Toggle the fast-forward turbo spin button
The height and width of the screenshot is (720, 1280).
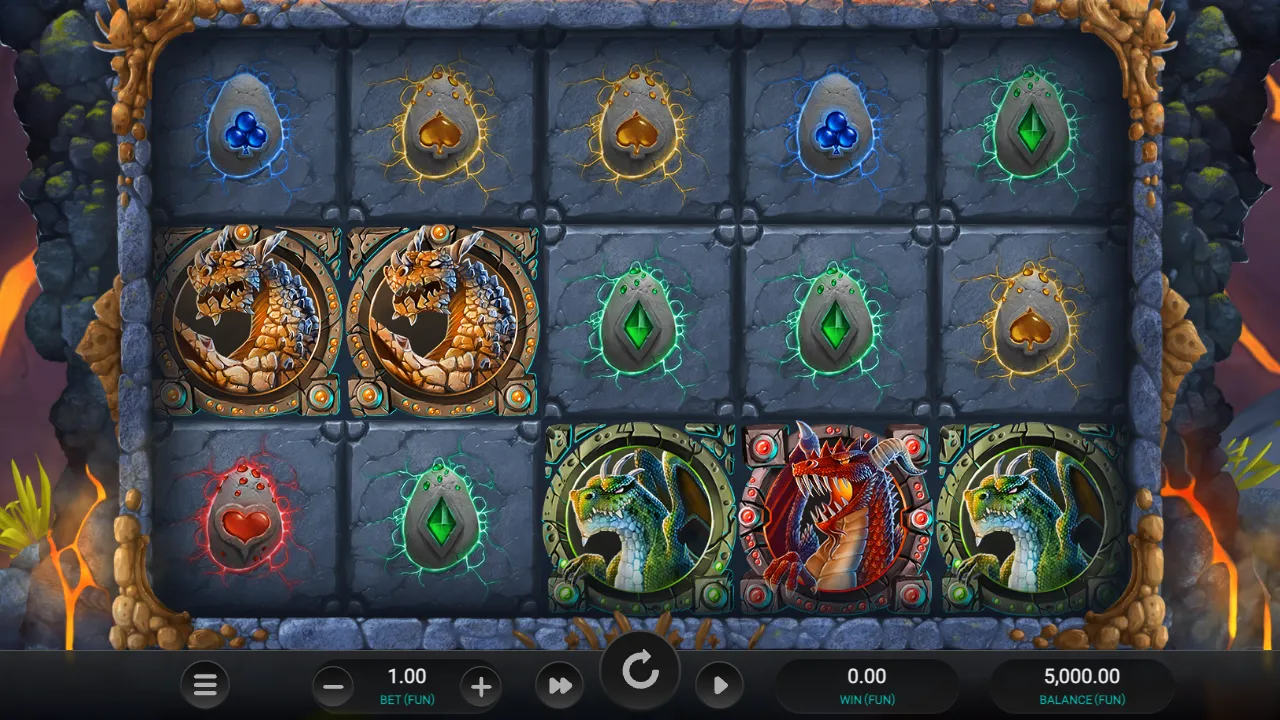coord(560,686)
